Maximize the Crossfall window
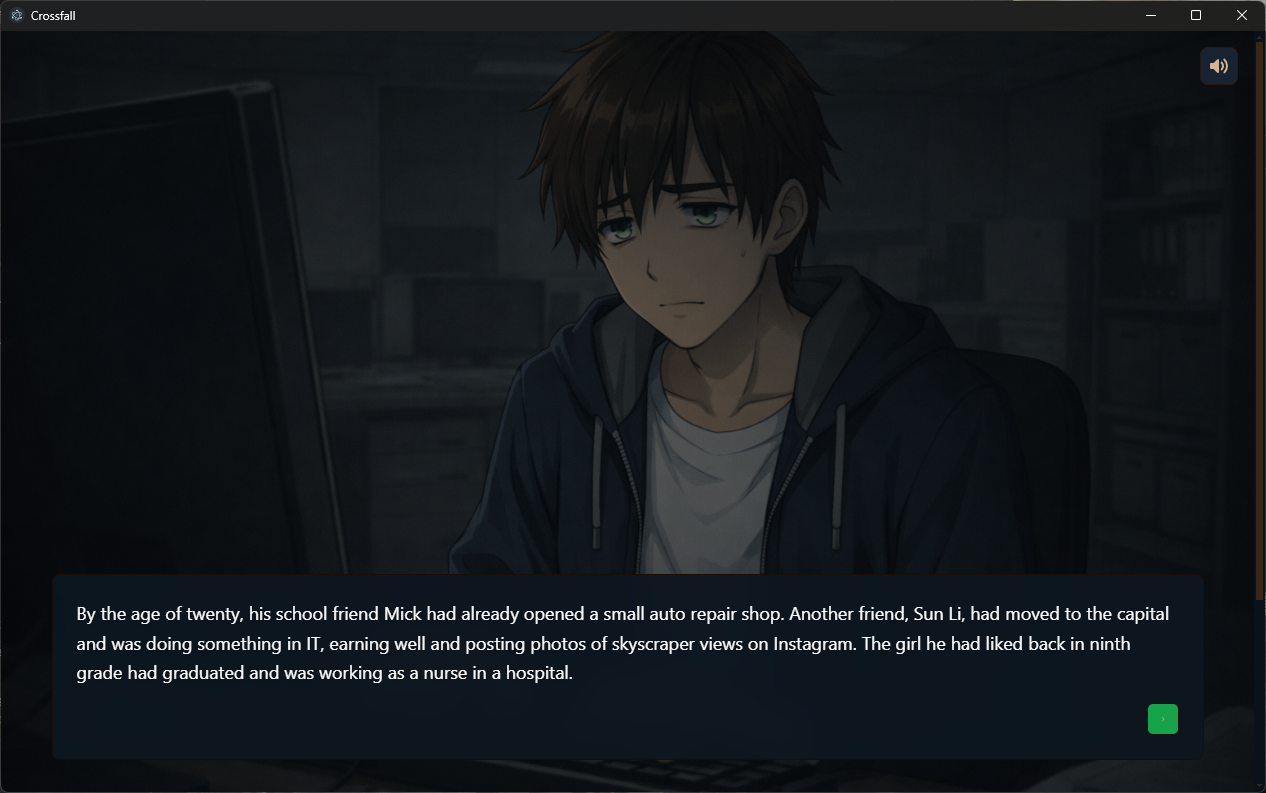Screen dimensions: 1266x793 [1196, 15]
